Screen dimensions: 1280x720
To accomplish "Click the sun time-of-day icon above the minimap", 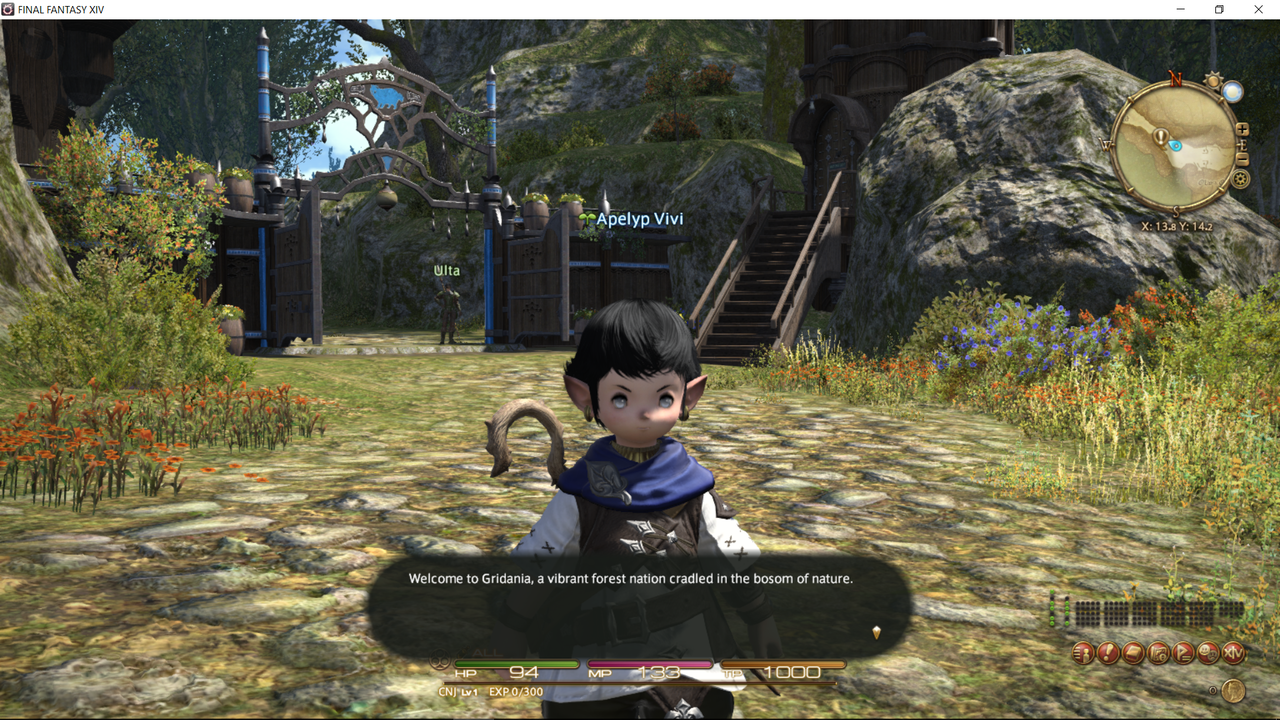I will coord(1213,80).
